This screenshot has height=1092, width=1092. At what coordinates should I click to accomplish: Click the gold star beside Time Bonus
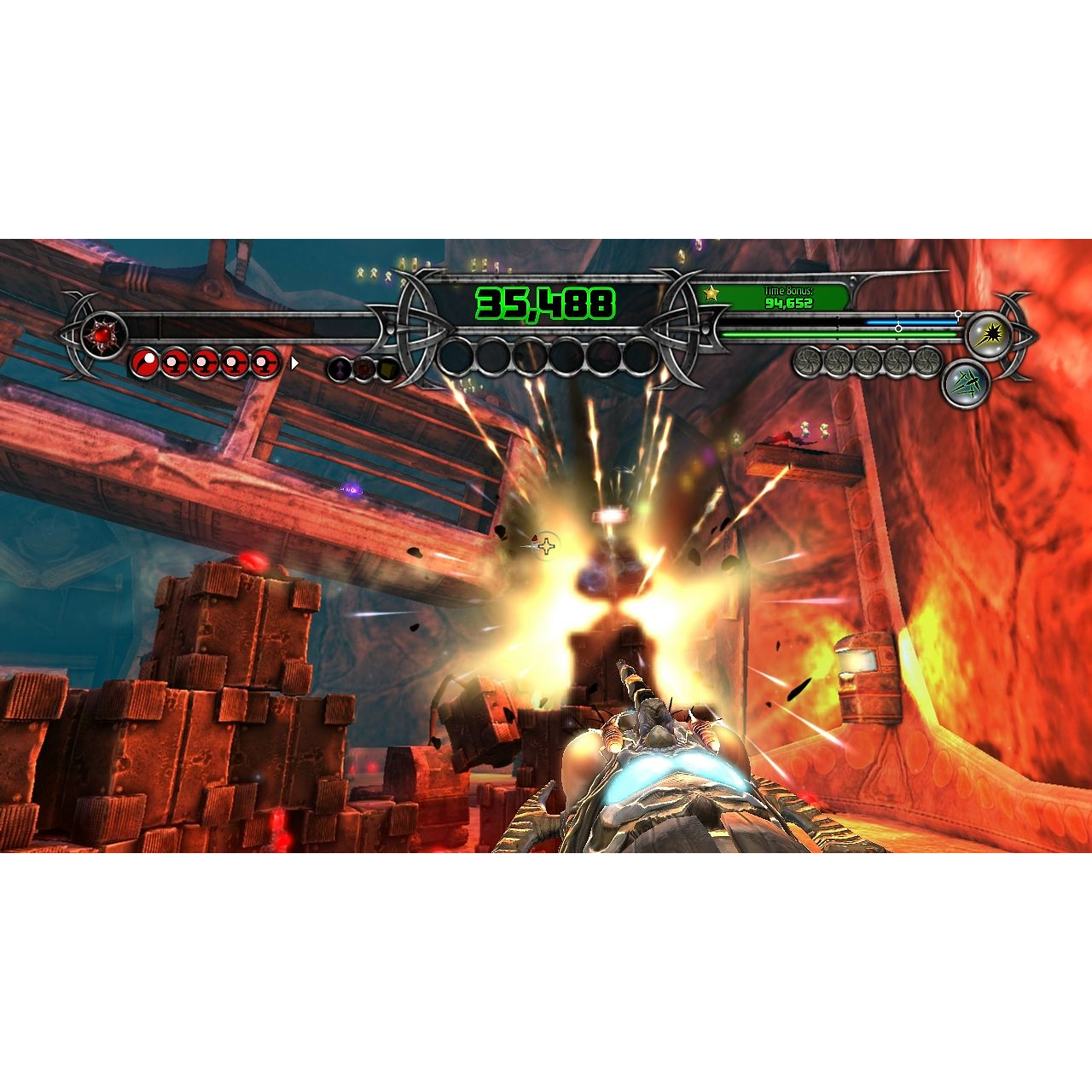pos(712,294)
